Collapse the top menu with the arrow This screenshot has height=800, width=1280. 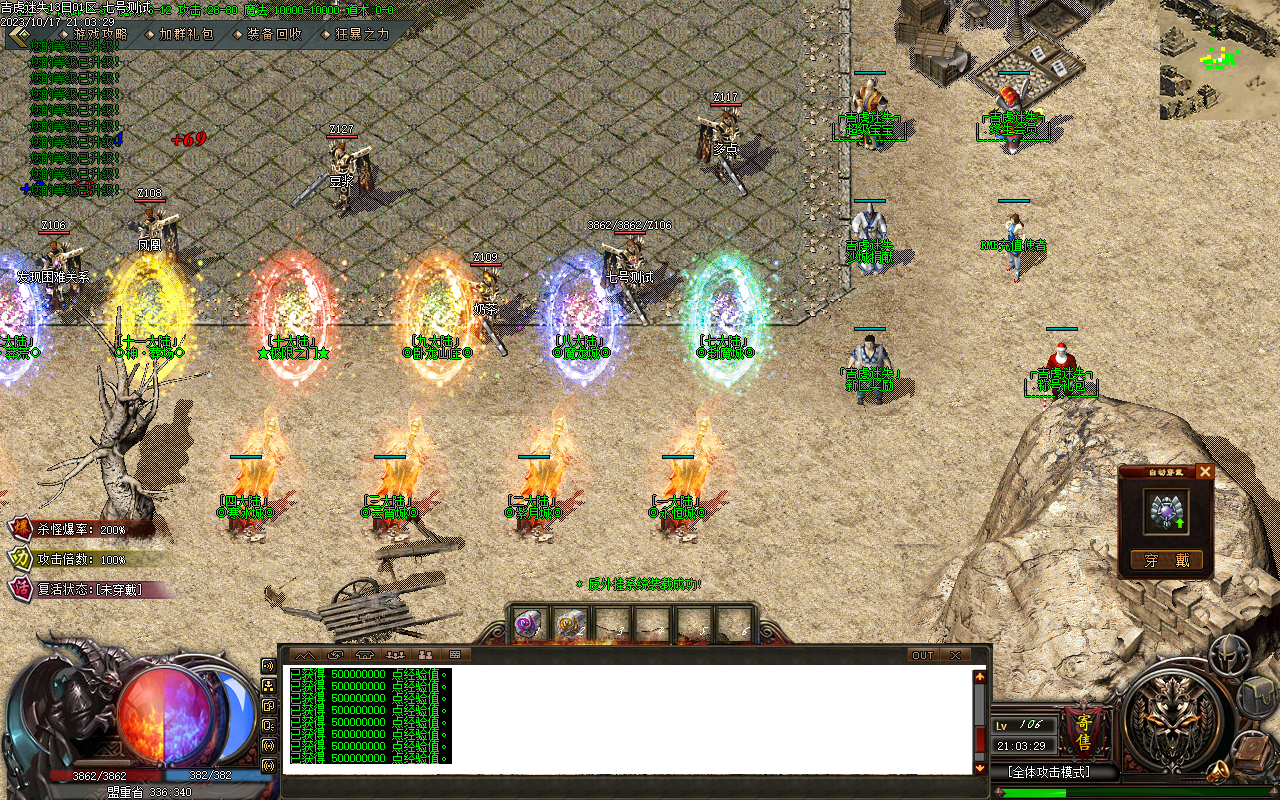(16, 33)
